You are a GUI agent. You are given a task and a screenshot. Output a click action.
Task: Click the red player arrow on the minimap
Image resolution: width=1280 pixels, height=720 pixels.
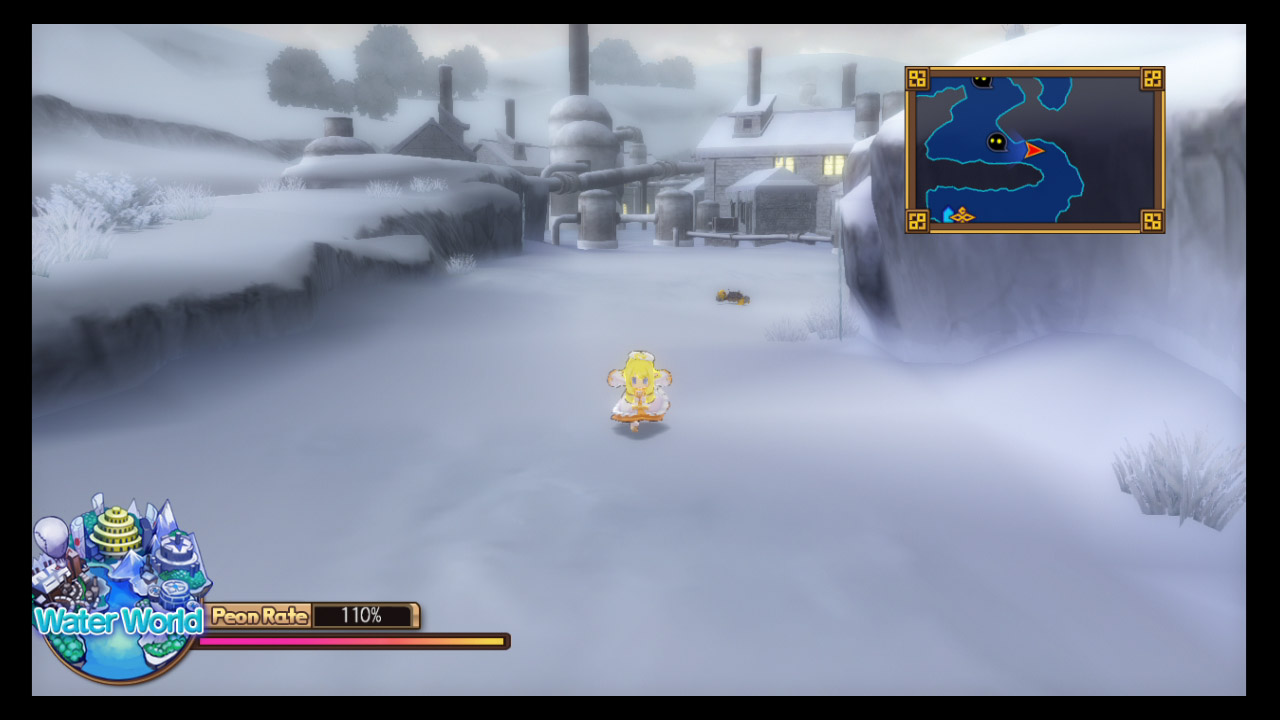[x=1033, y=150]
